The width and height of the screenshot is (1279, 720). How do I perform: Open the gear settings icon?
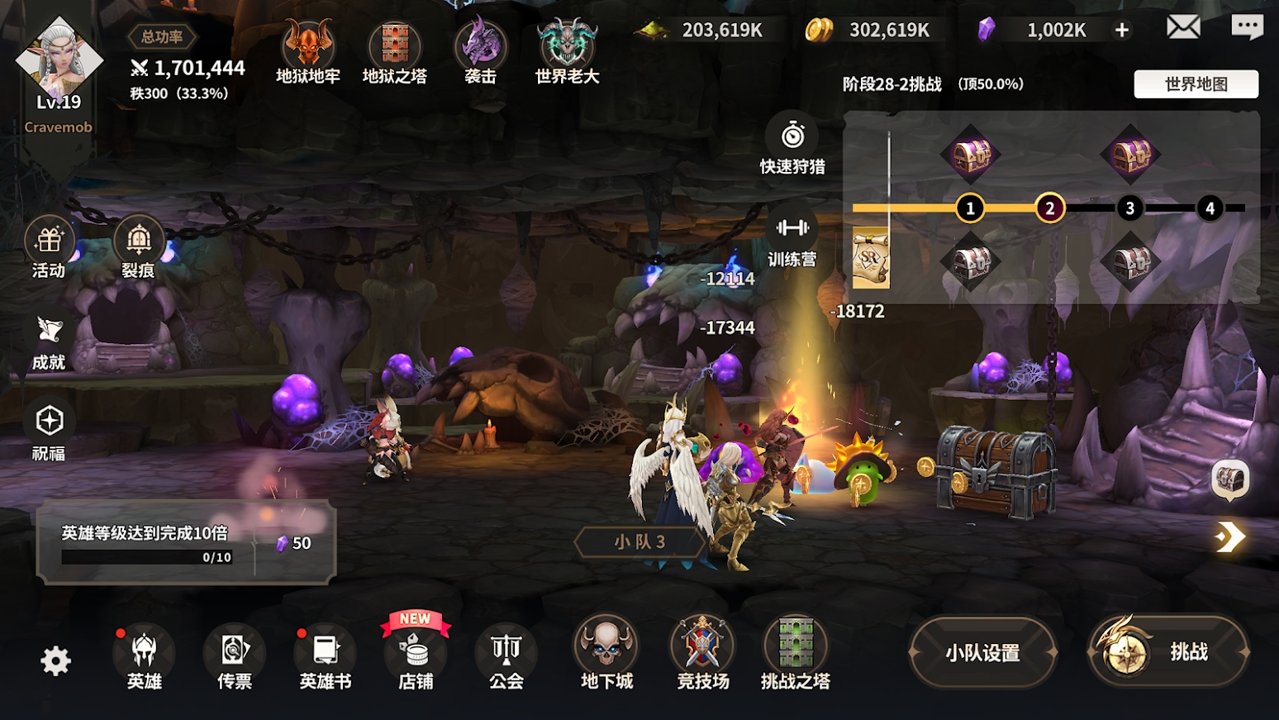(55, 661)
